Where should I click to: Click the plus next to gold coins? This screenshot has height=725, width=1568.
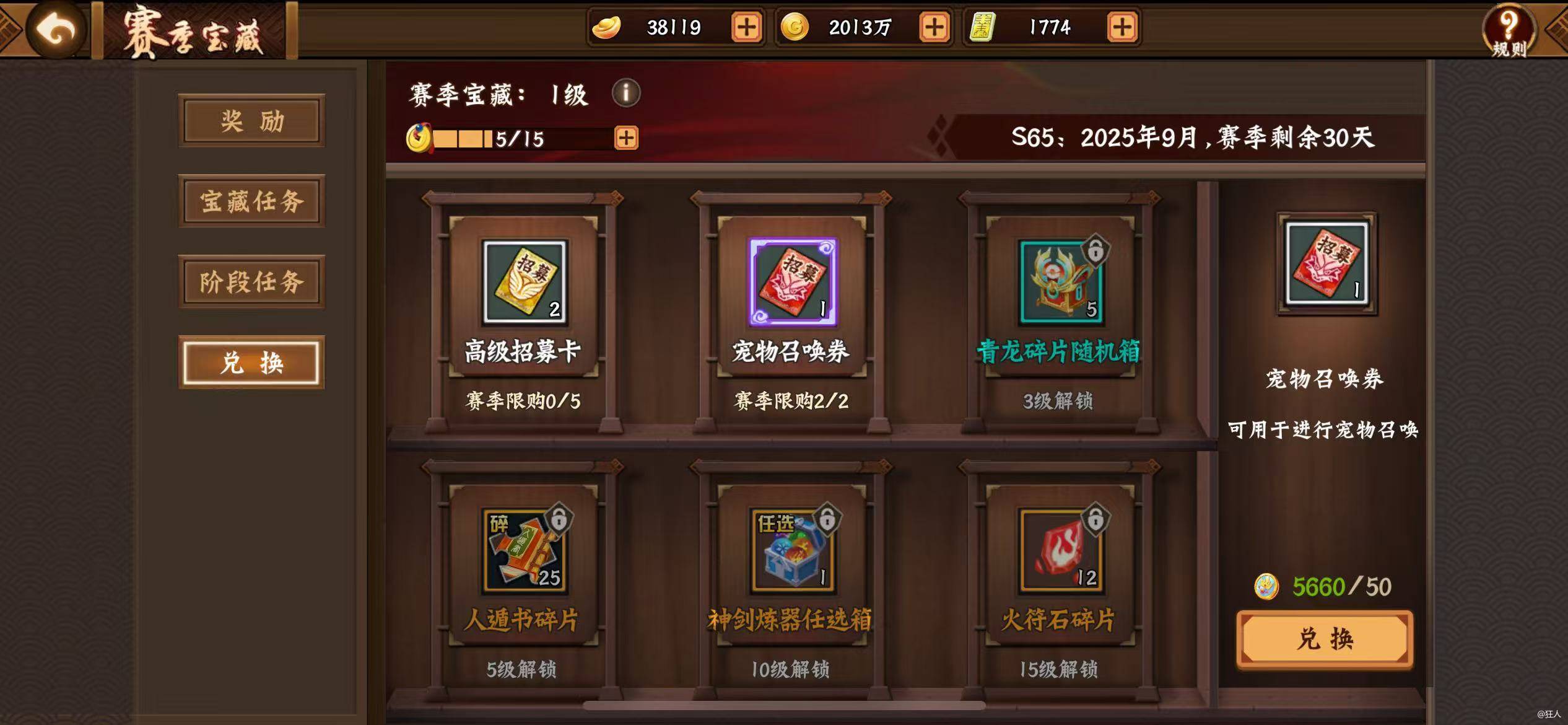[934, 27]
